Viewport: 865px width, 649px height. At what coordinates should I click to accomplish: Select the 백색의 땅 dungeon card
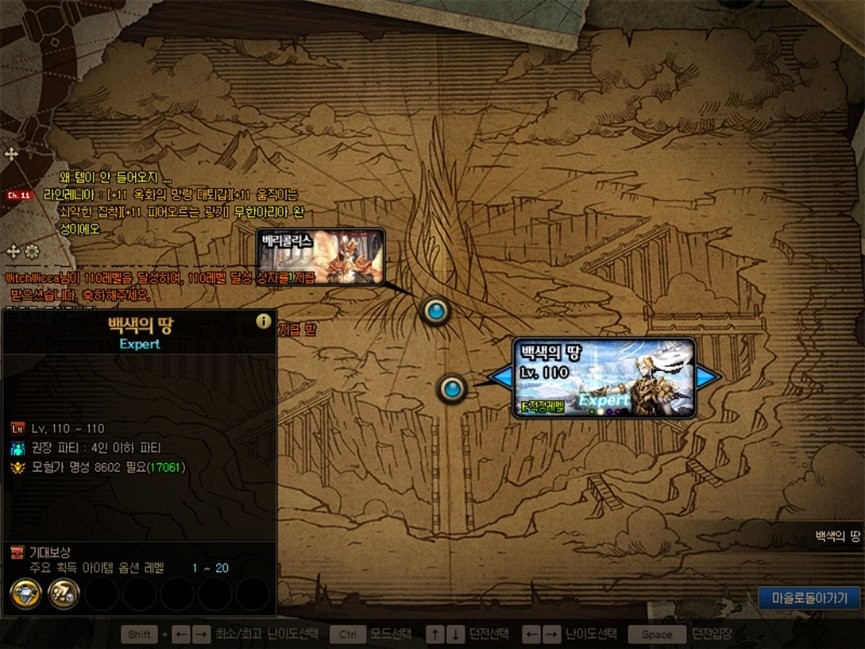click(604, 377)
